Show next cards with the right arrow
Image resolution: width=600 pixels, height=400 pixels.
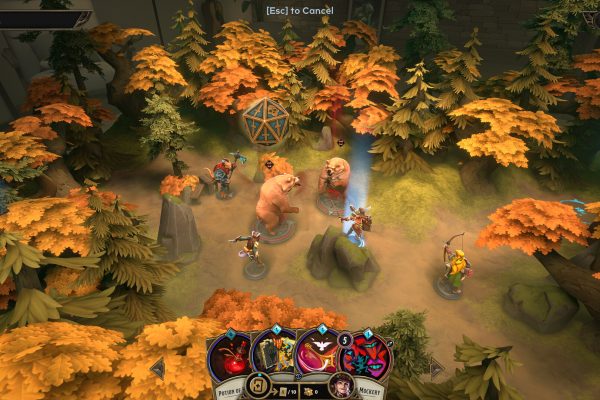435,368
